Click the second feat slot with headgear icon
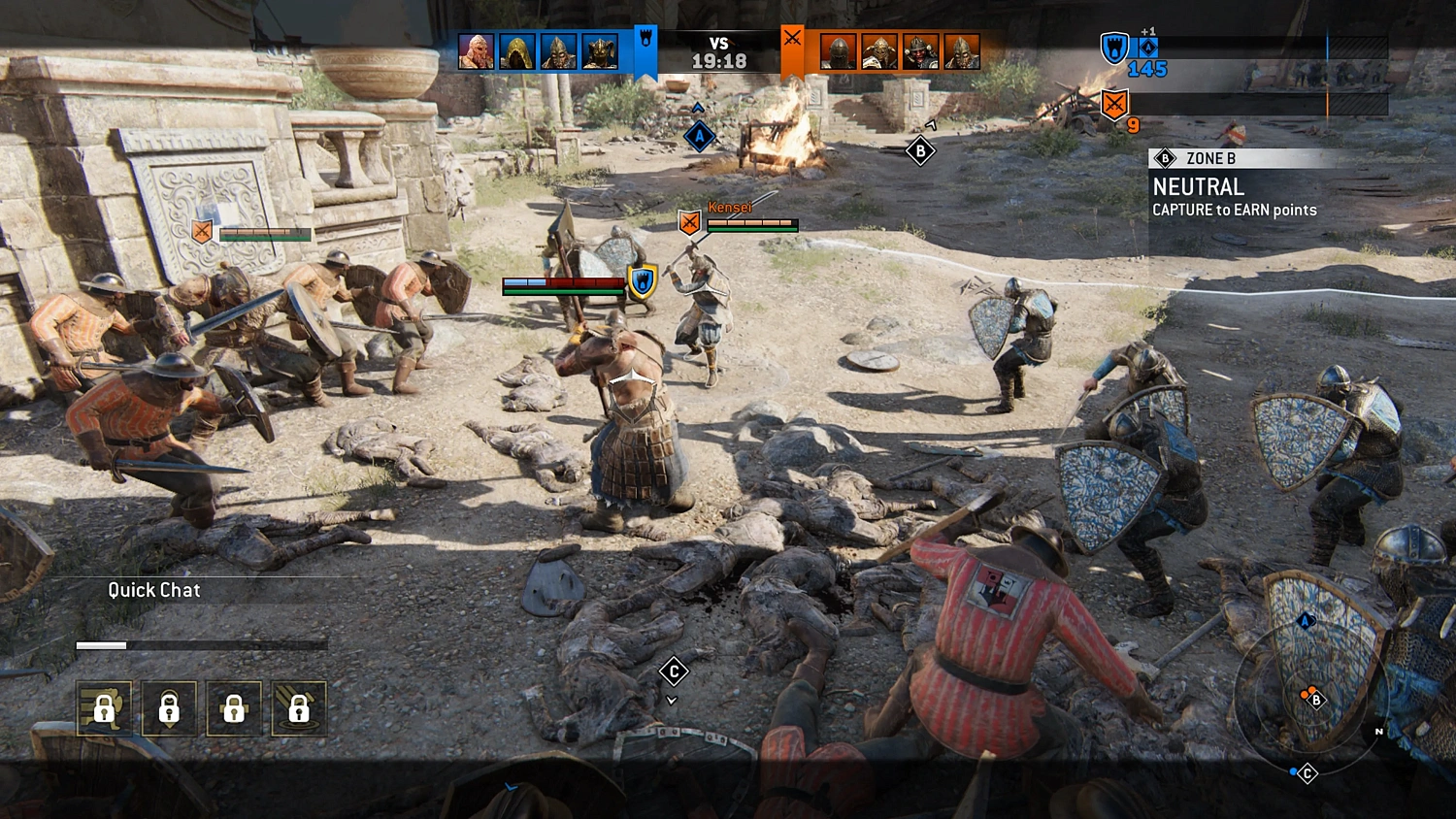1456x819 pixels. (x=170, y=708)
